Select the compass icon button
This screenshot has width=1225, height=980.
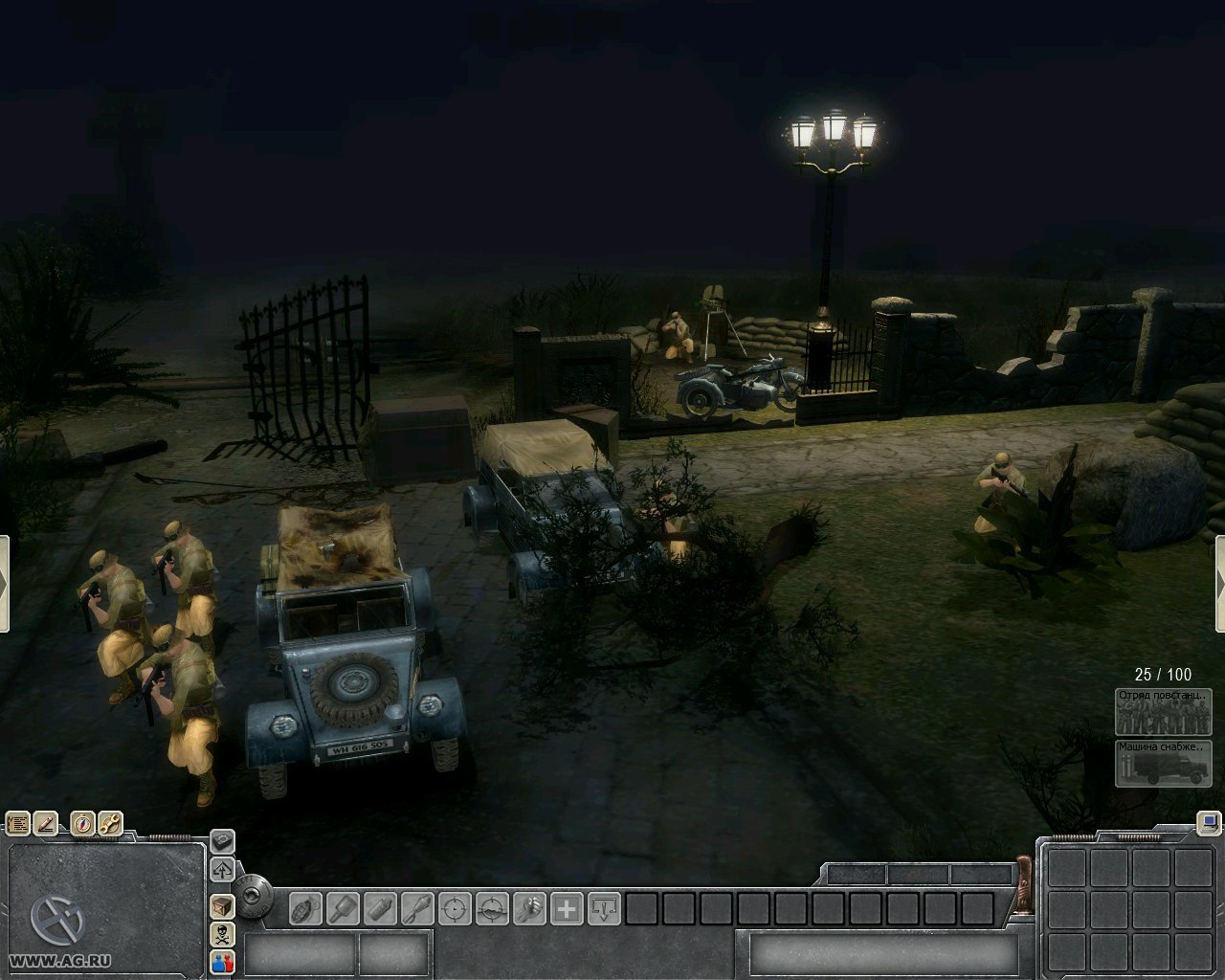coord(83,823)
